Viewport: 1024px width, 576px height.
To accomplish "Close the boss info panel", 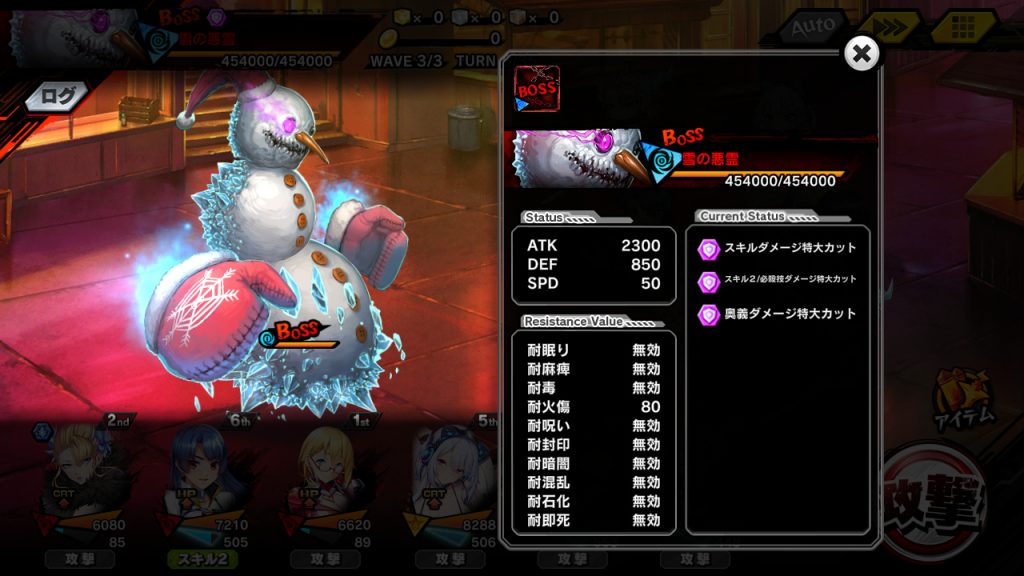I will coord(861,54).
